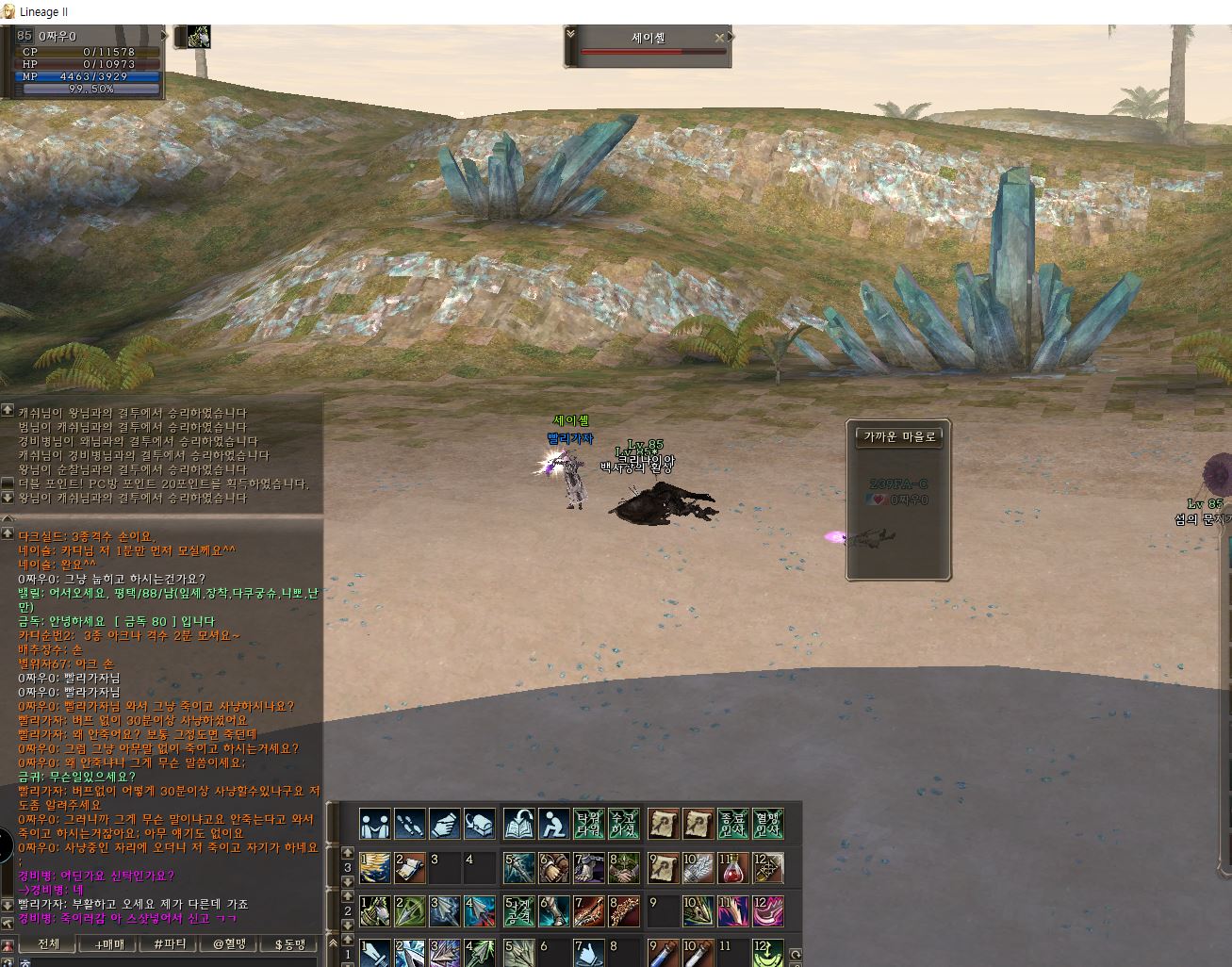Use the red potion in slot 11
Viewport: 1232px width, 967px height.
pyautogui.click(x=733, y=869)
